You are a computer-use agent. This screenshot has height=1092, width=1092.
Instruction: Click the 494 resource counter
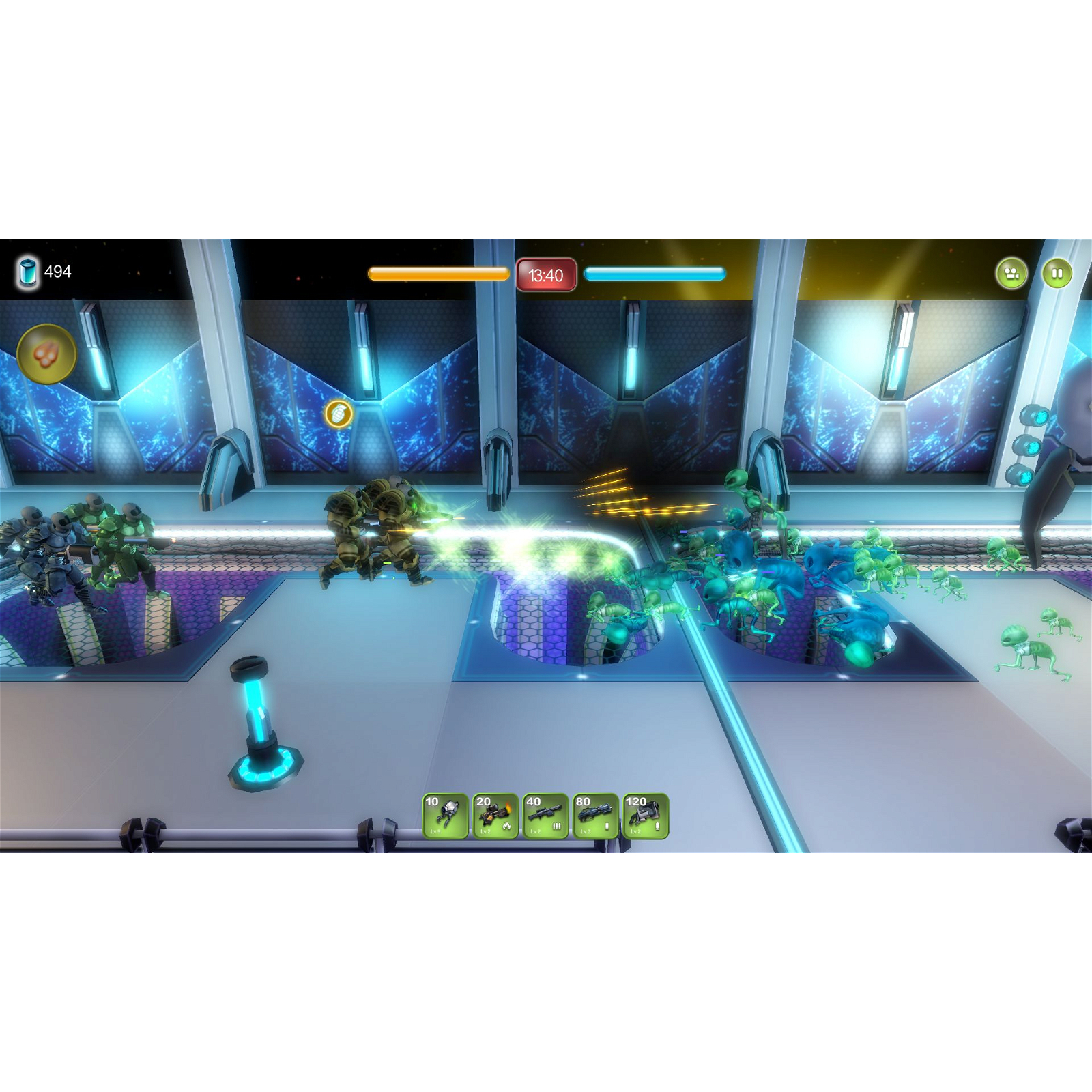coord(59,271)
